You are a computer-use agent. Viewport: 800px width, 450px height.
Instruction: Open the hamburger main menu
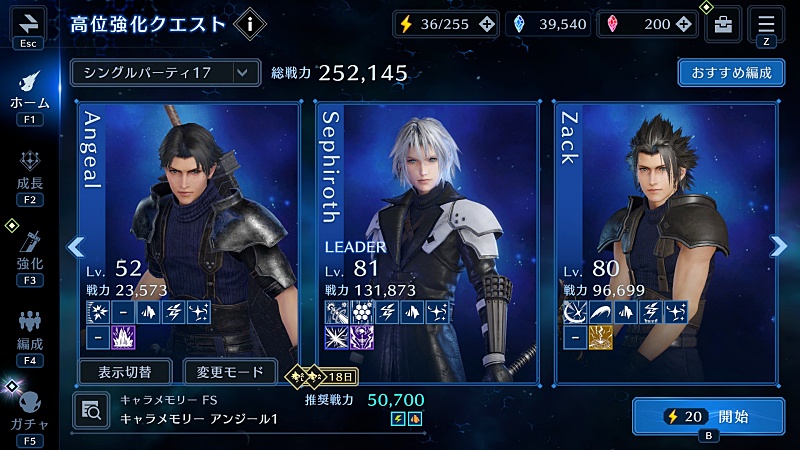pos(766,23)
